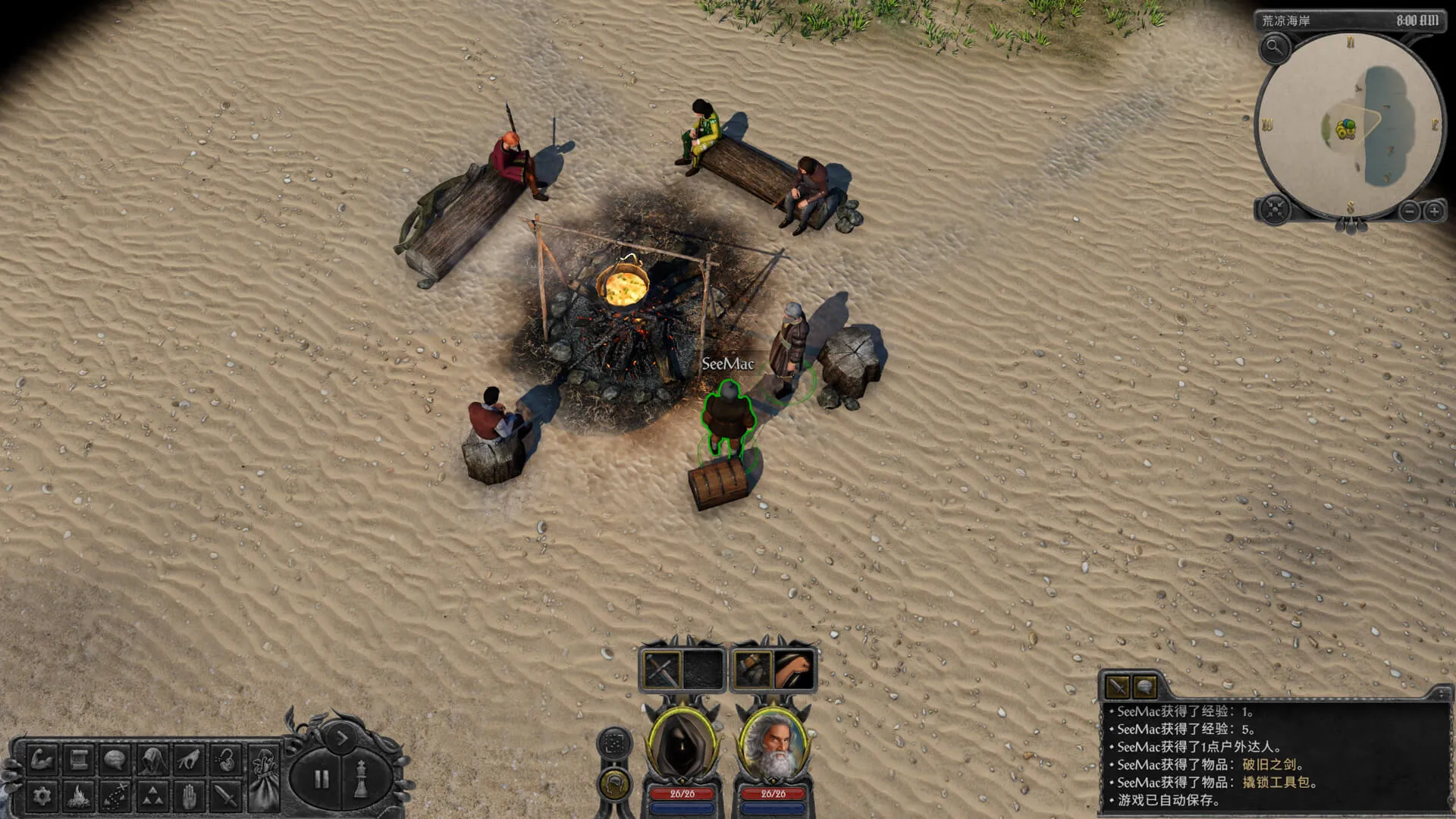
Task: Click the speech bubble dialogue icon
Action: (x=115, y=759)
